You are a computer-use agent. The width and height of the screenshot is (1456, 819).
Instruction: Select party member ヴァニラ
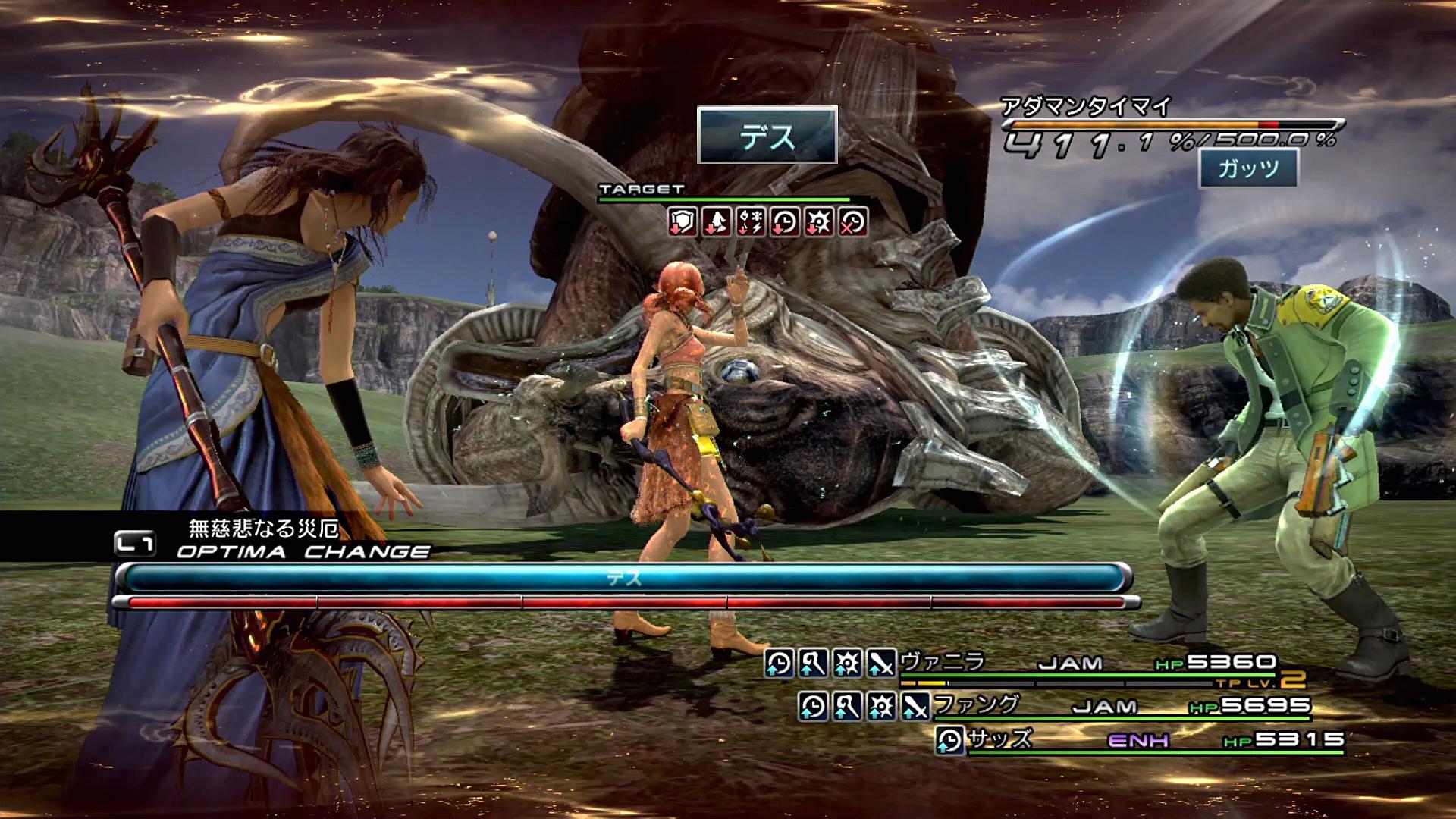click(x=943, y=662)
